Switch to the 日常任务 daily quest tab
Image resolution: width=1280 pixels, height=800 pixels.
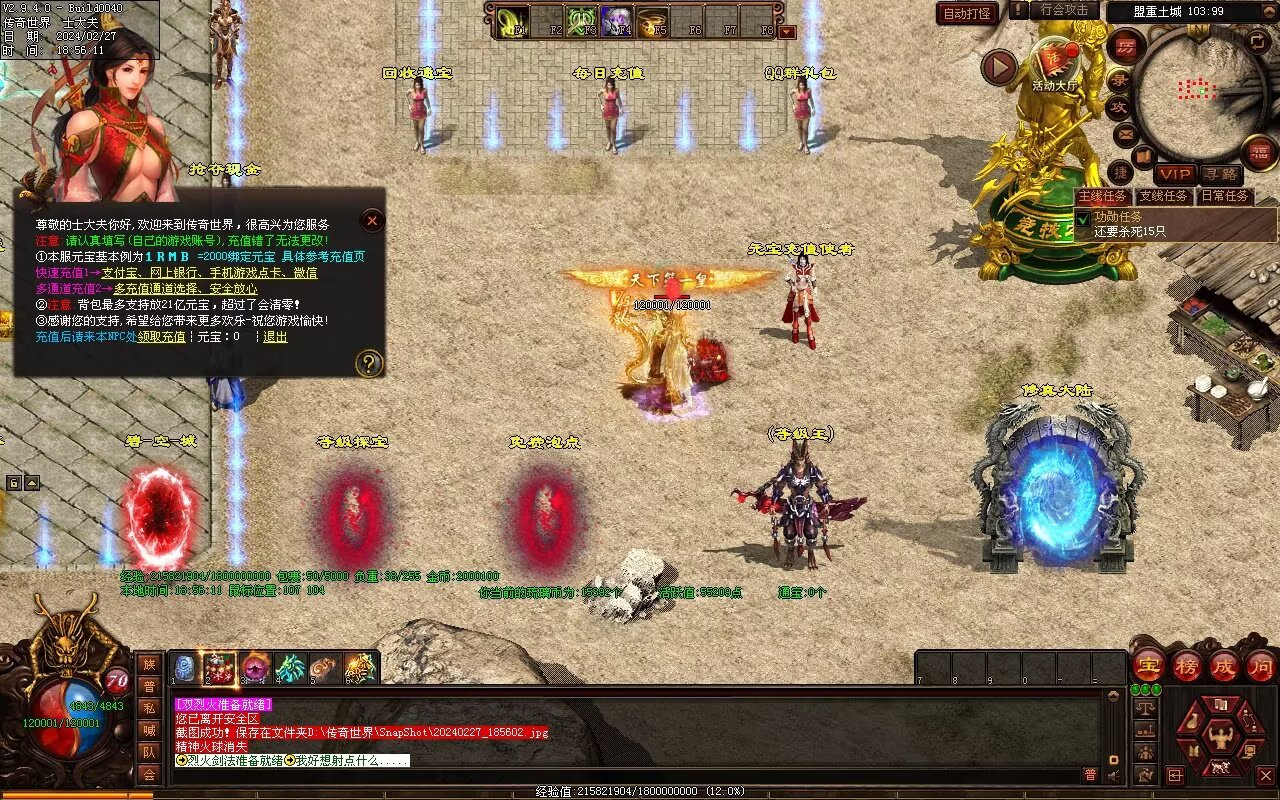tap(1225, 196)
